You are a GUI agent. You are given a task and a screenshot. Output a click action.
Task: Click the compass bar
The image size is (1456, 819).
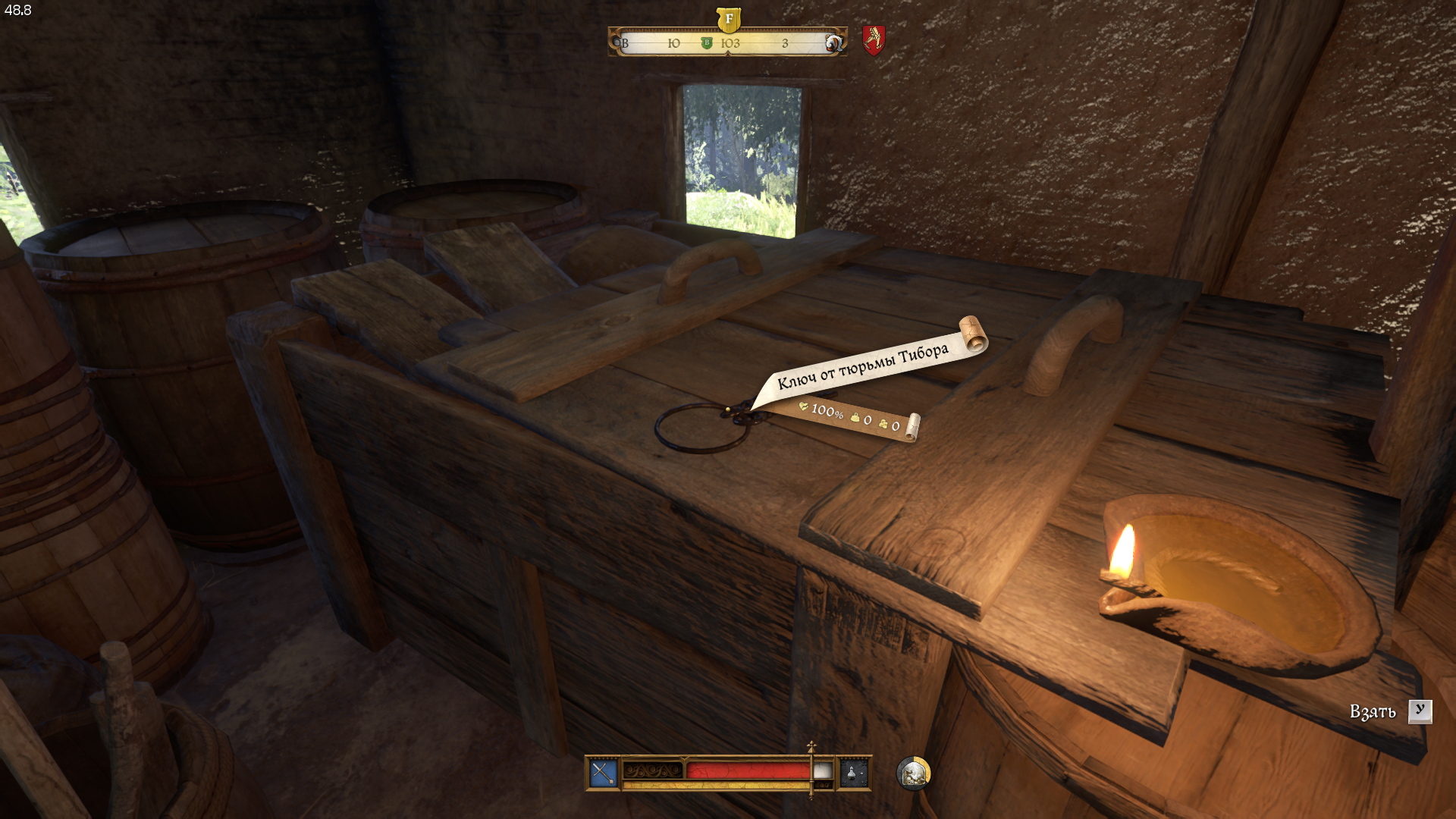coord(751,42)
